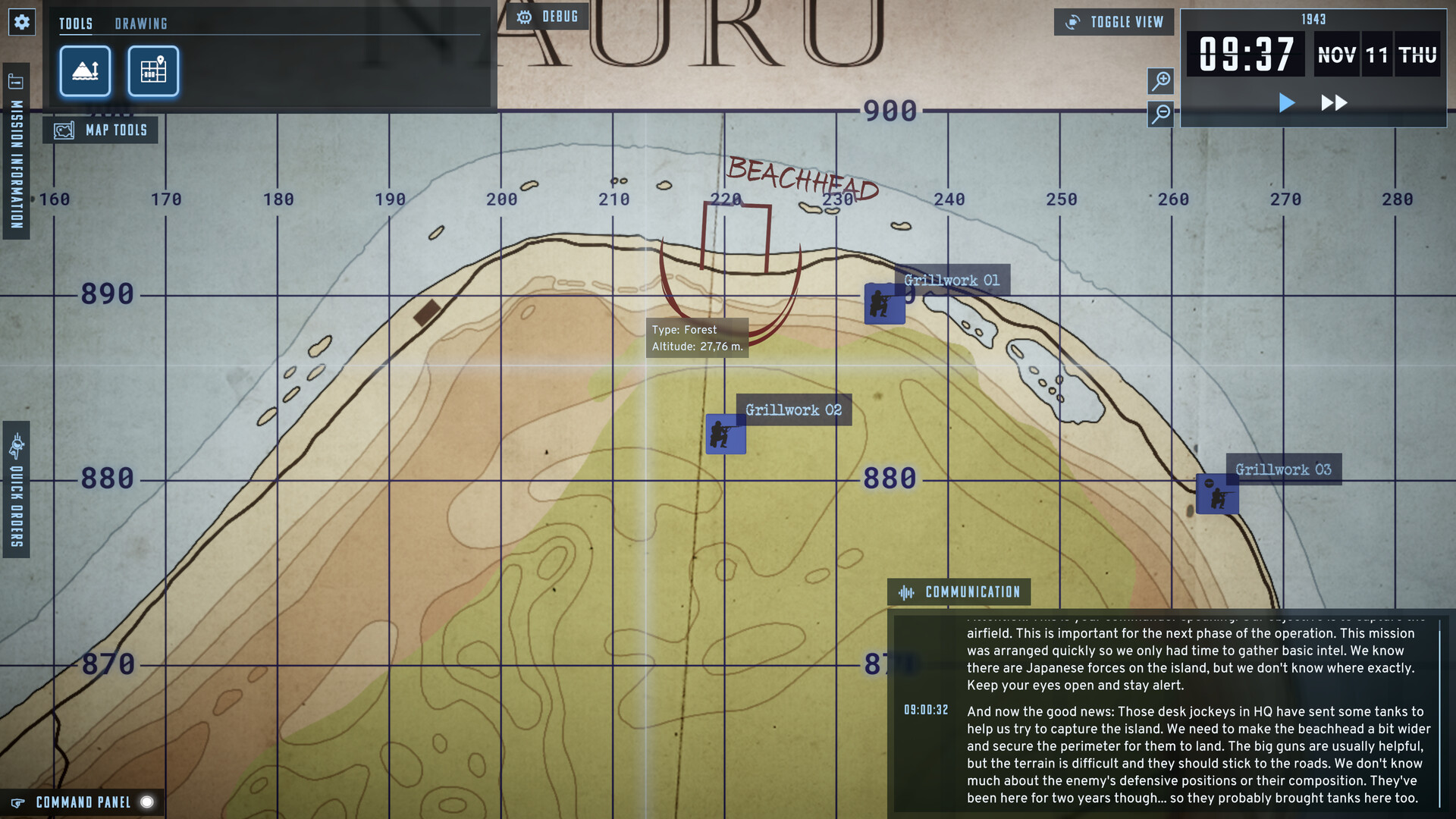Zoom in with the magnifier plus icon

(1162, 81)
